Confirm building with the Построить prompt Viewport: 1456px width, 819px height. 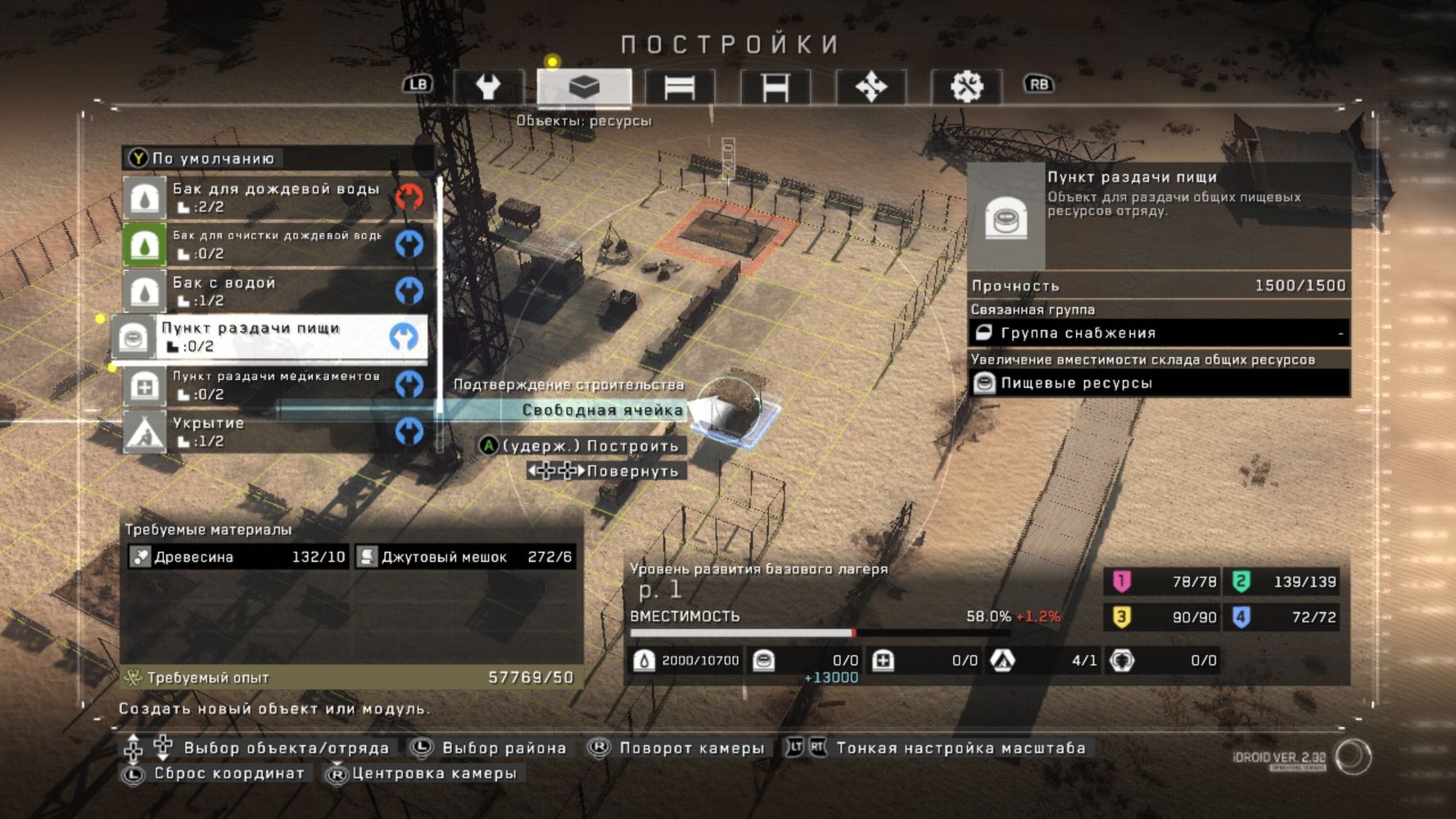pos(581,446)
